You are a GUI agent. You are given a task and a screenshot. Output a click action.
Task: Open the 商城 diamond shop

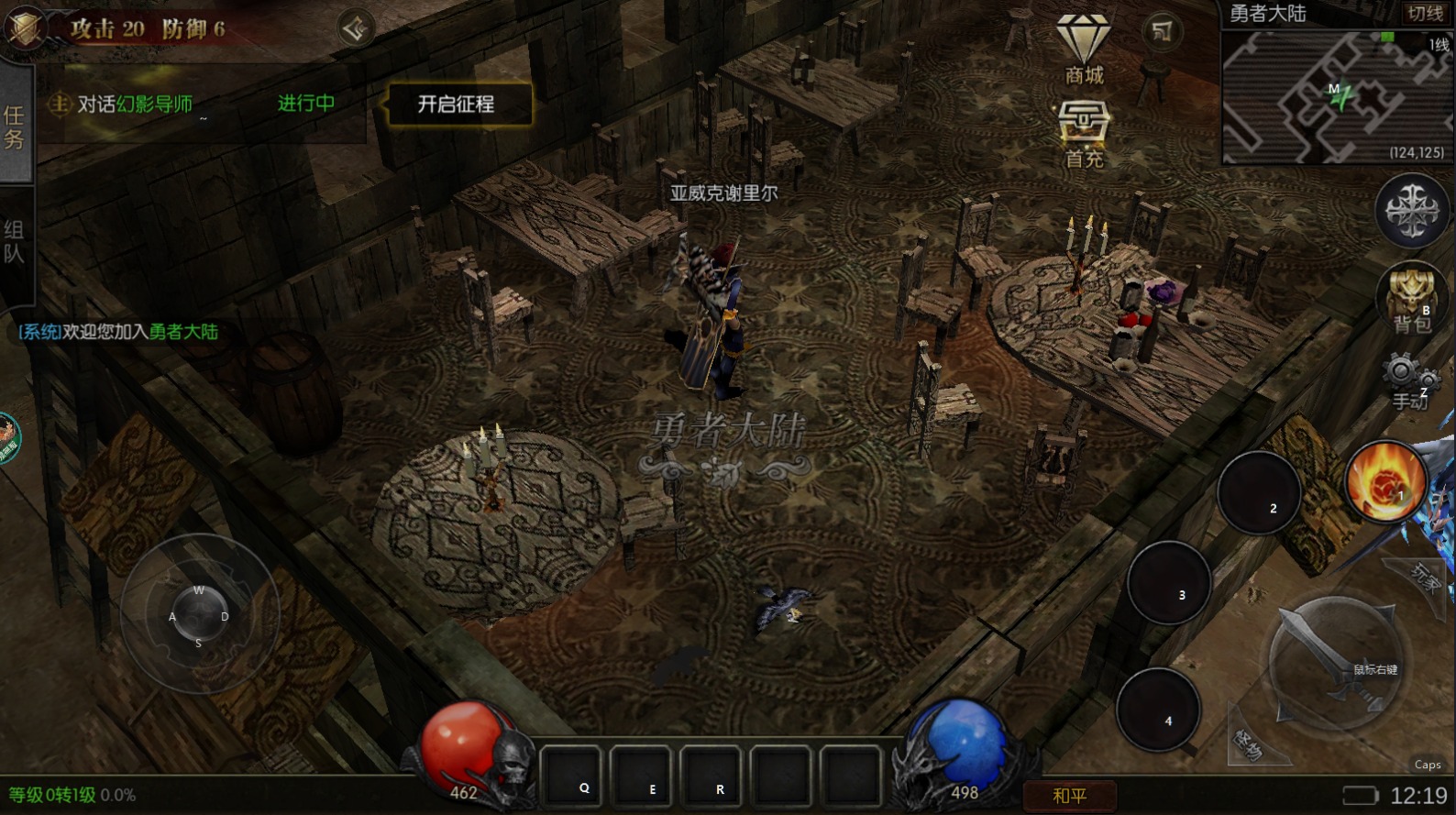click(1084, 50)
